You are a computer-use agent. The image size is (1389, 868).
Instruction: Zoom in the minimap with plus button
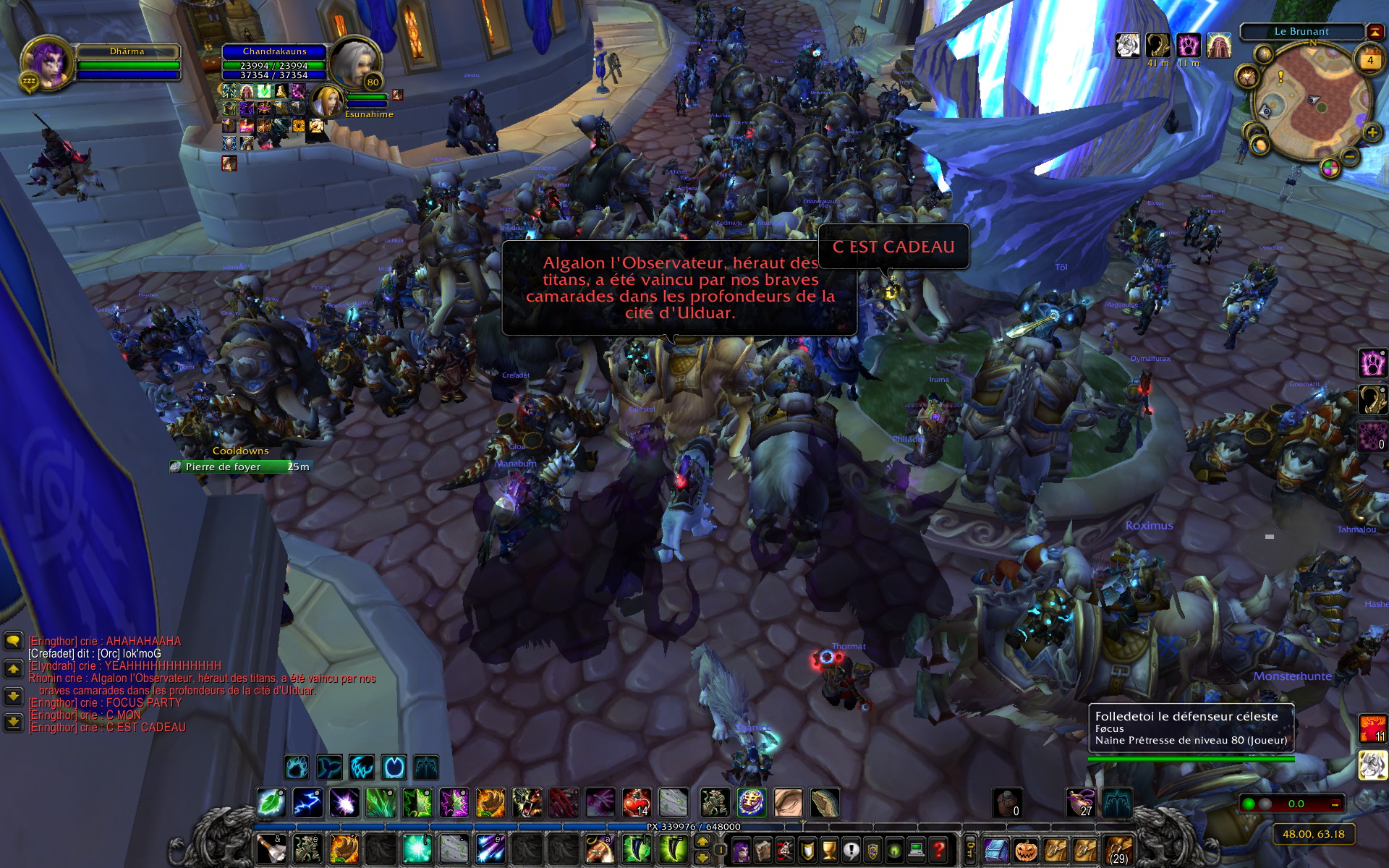pyautogui.click(x=1372, y=133)
